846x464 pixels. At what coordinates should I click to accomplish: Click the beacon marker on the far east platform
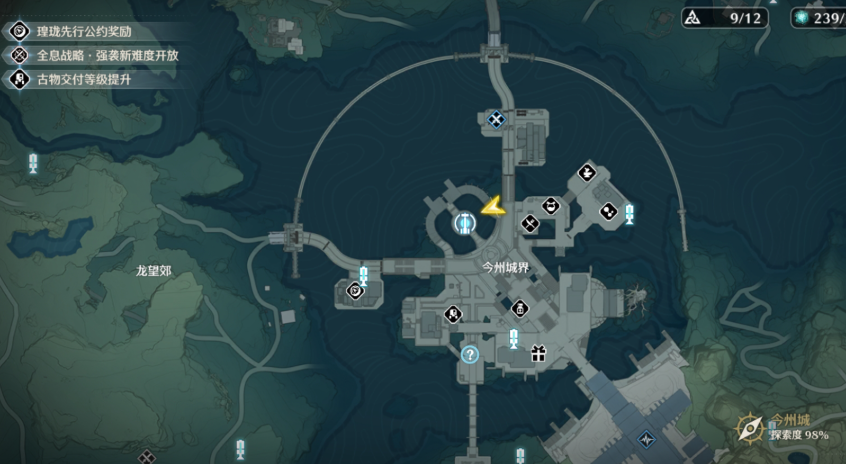click(x=629, y=214)
